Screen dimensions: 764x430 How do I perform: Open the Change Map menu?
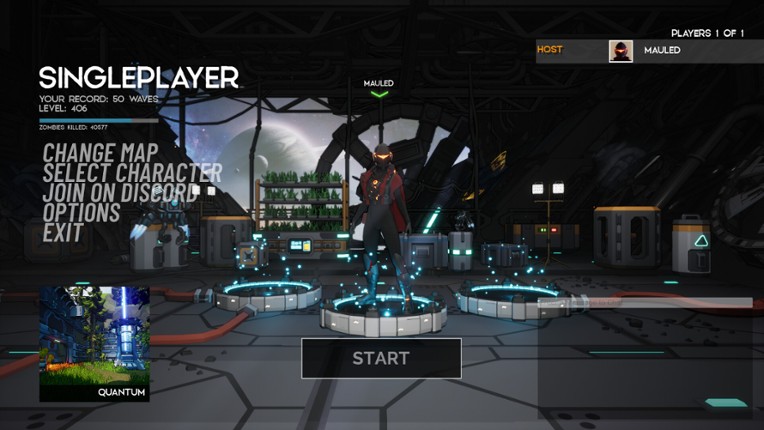[x=100, y=153]
